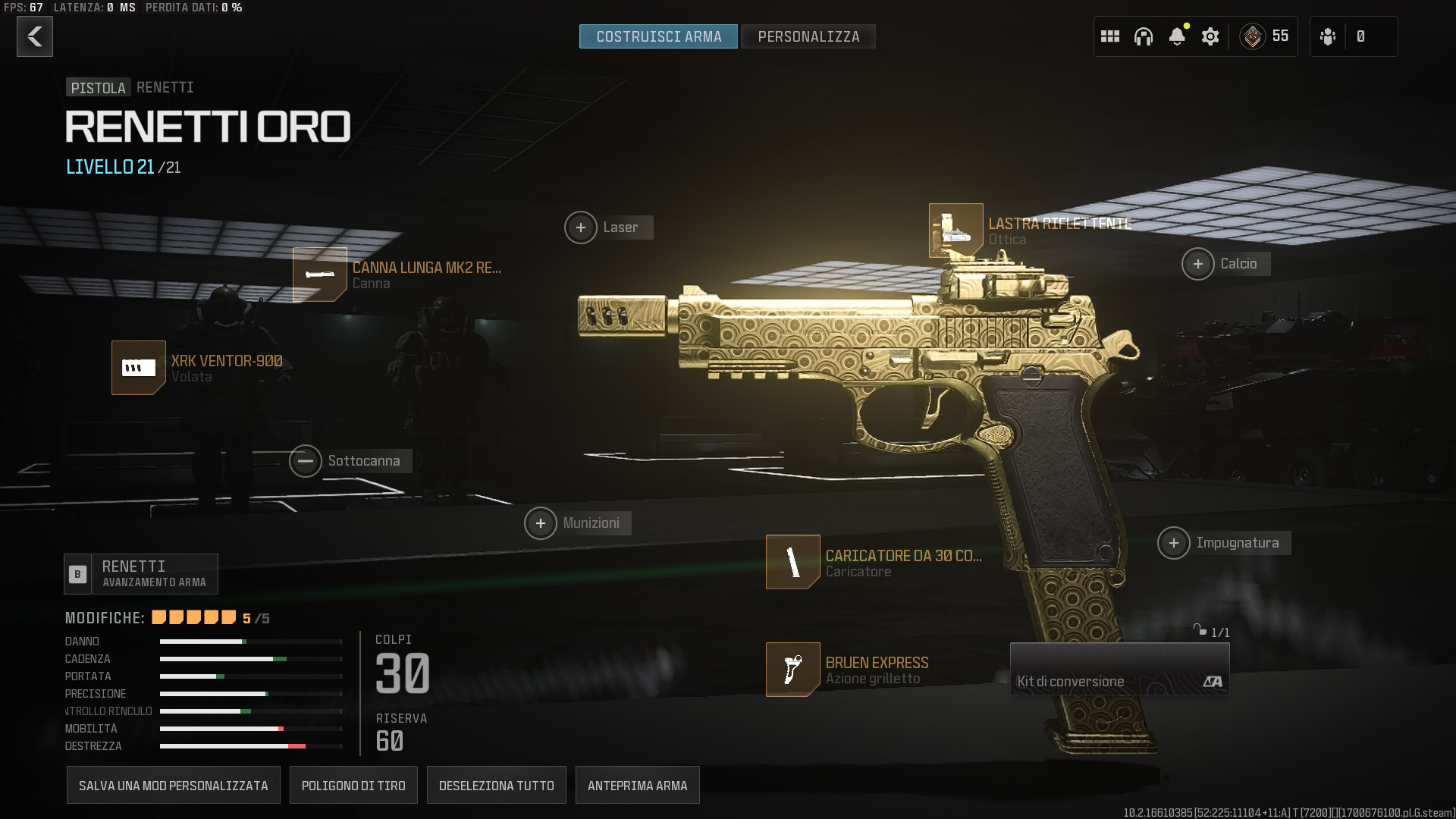Open the headset voice chat icon

pos(1144,36)
